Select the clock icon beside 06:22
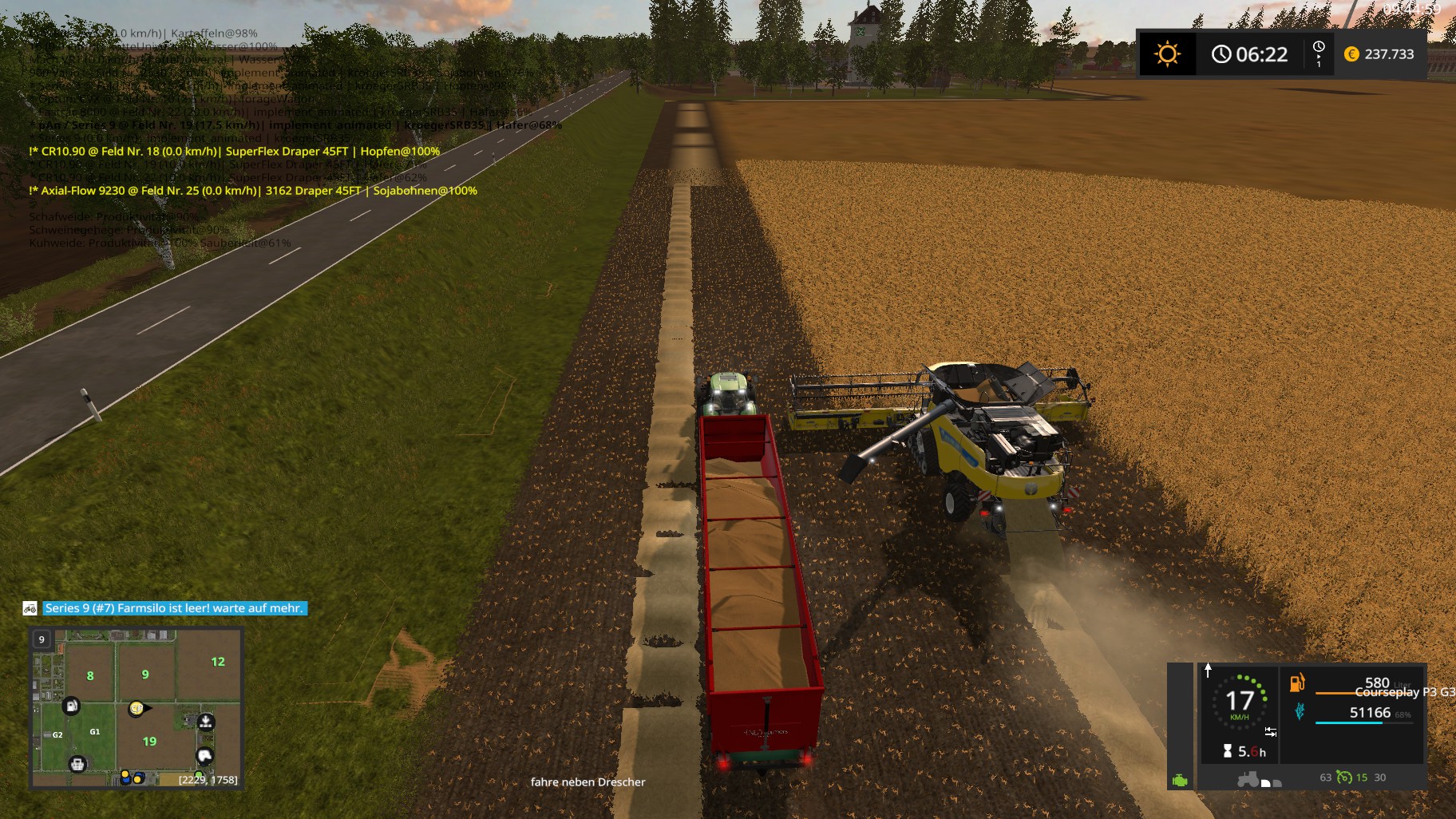 point(1222,54)
